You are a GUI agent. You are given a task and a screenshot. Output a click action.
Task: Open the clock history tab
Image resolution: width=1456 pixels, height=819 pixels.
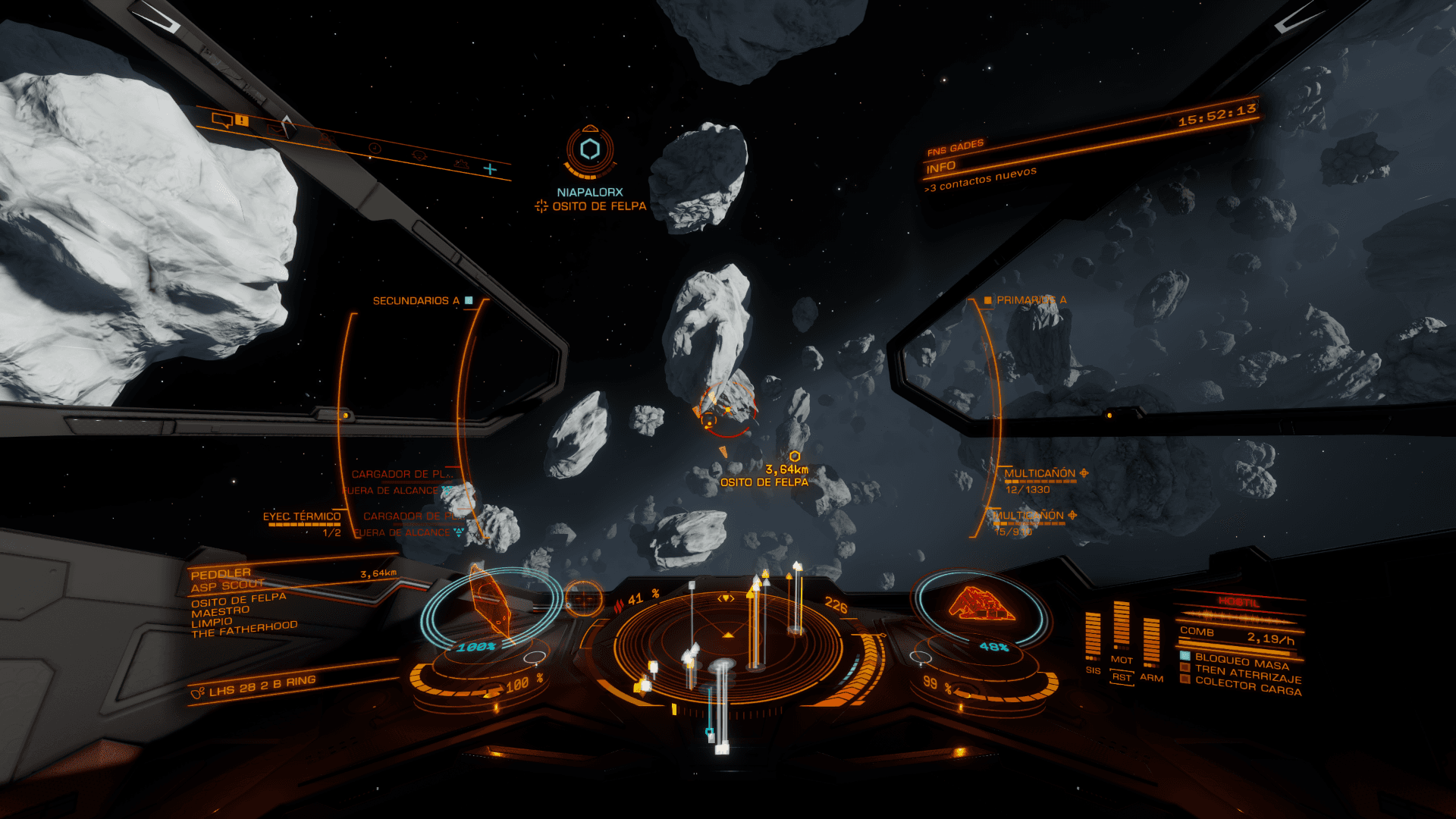(x=374, y=148)
